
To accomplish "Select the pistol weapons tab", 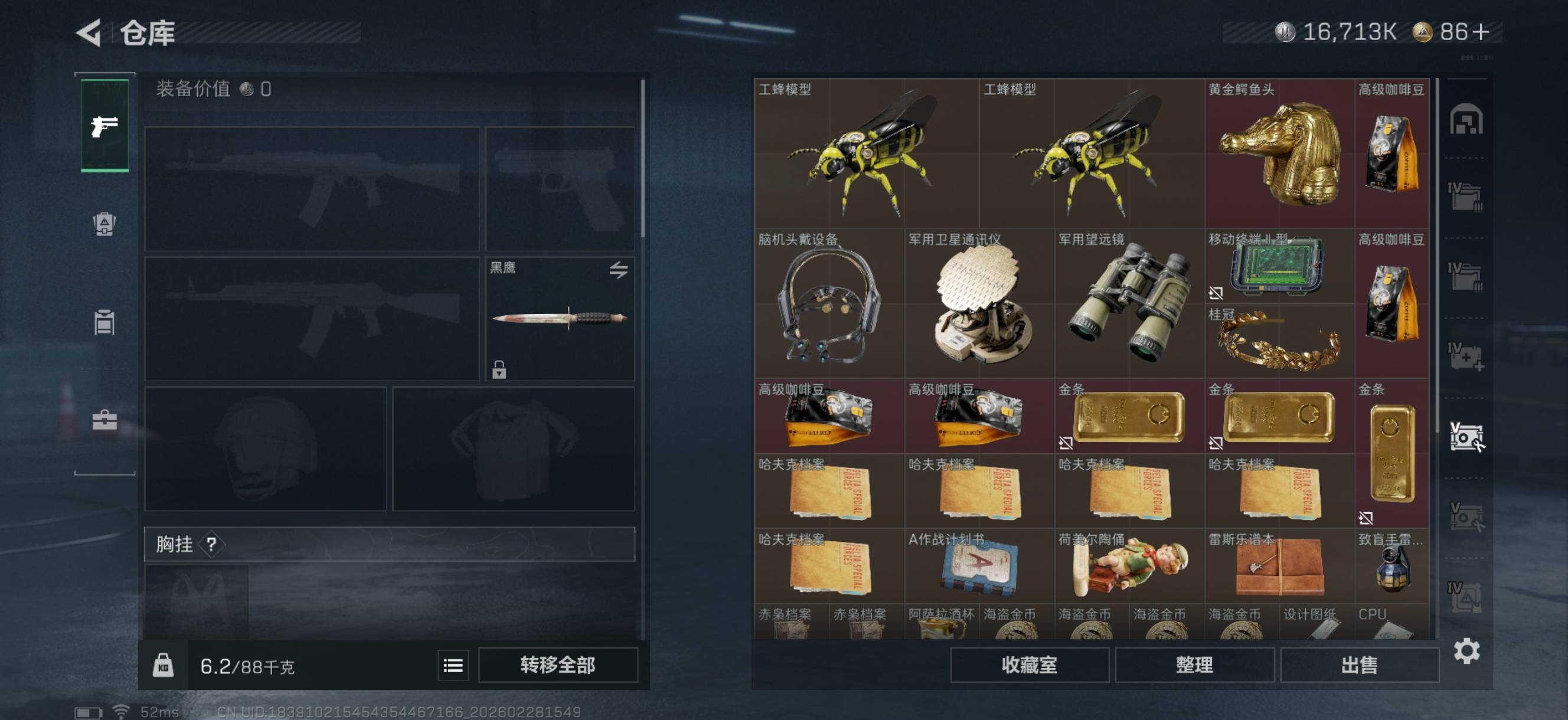I will coord(104,126).
